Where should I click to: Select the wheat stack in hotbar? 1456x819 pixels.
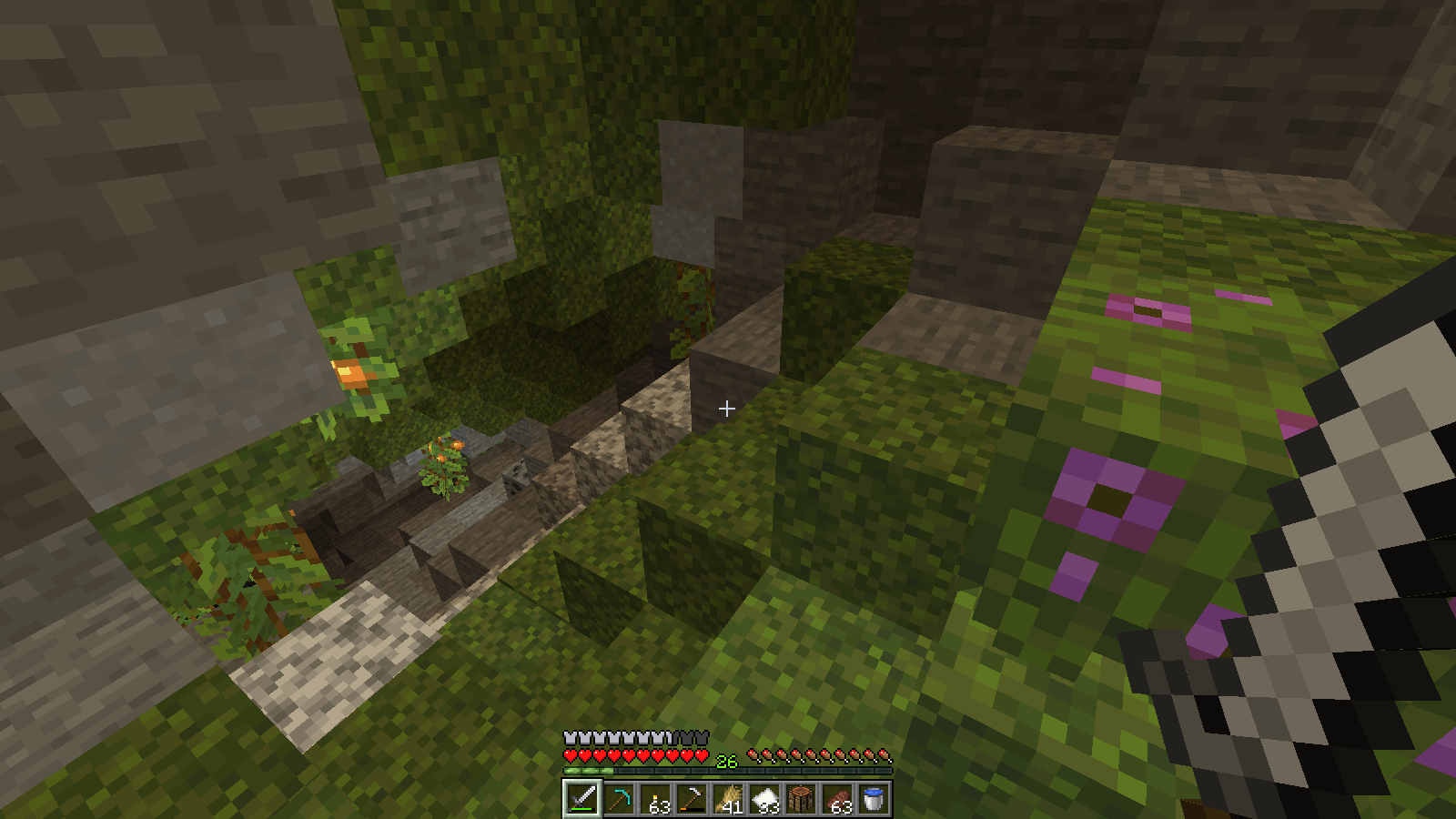click(728, 799)
